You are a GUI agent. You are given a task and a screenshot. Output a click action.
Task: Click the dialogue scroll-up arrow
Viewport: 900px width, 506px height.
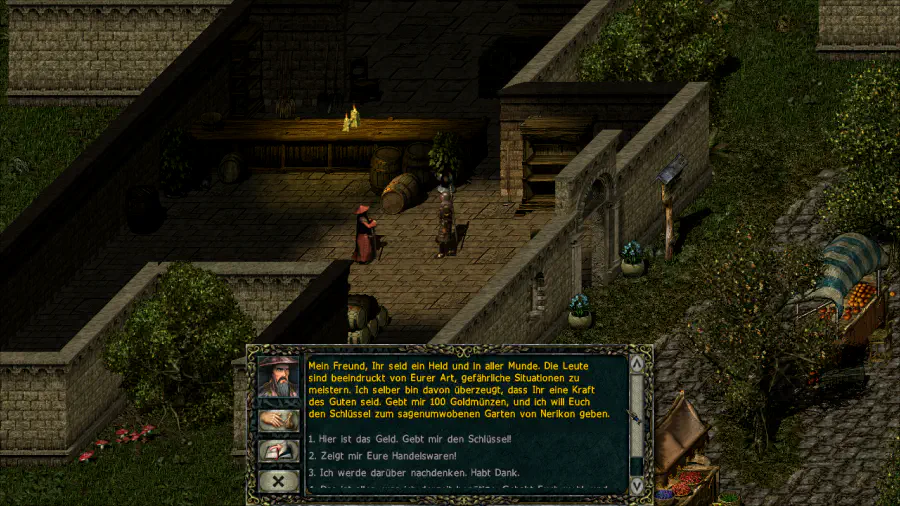[637, 361]
